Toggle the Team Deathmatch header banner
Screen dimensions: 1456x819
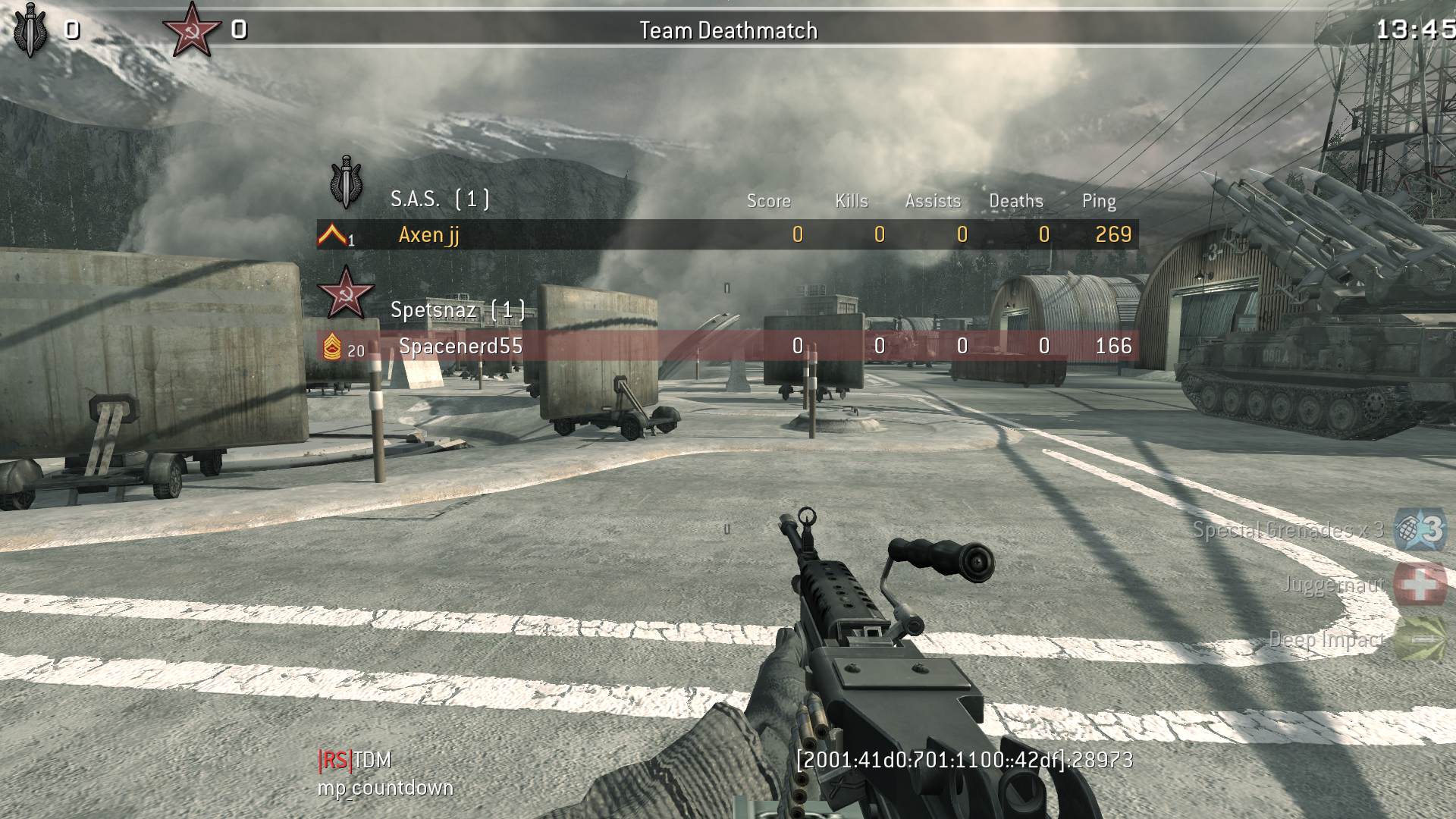(x=728, y=30)
